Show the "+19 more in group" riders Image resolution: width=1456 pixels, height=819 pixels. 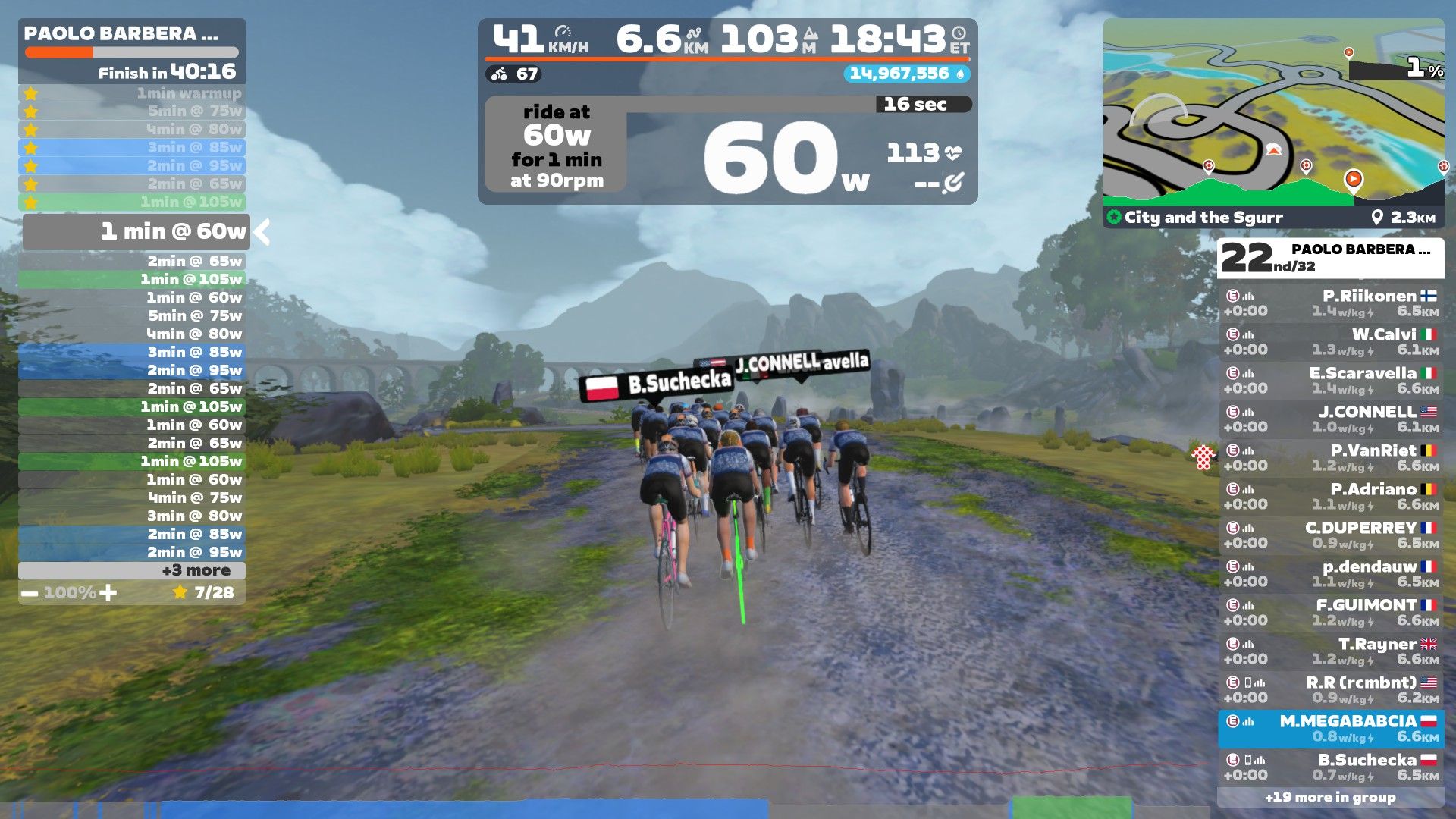pyautogui.click(x=1330, y=797)
